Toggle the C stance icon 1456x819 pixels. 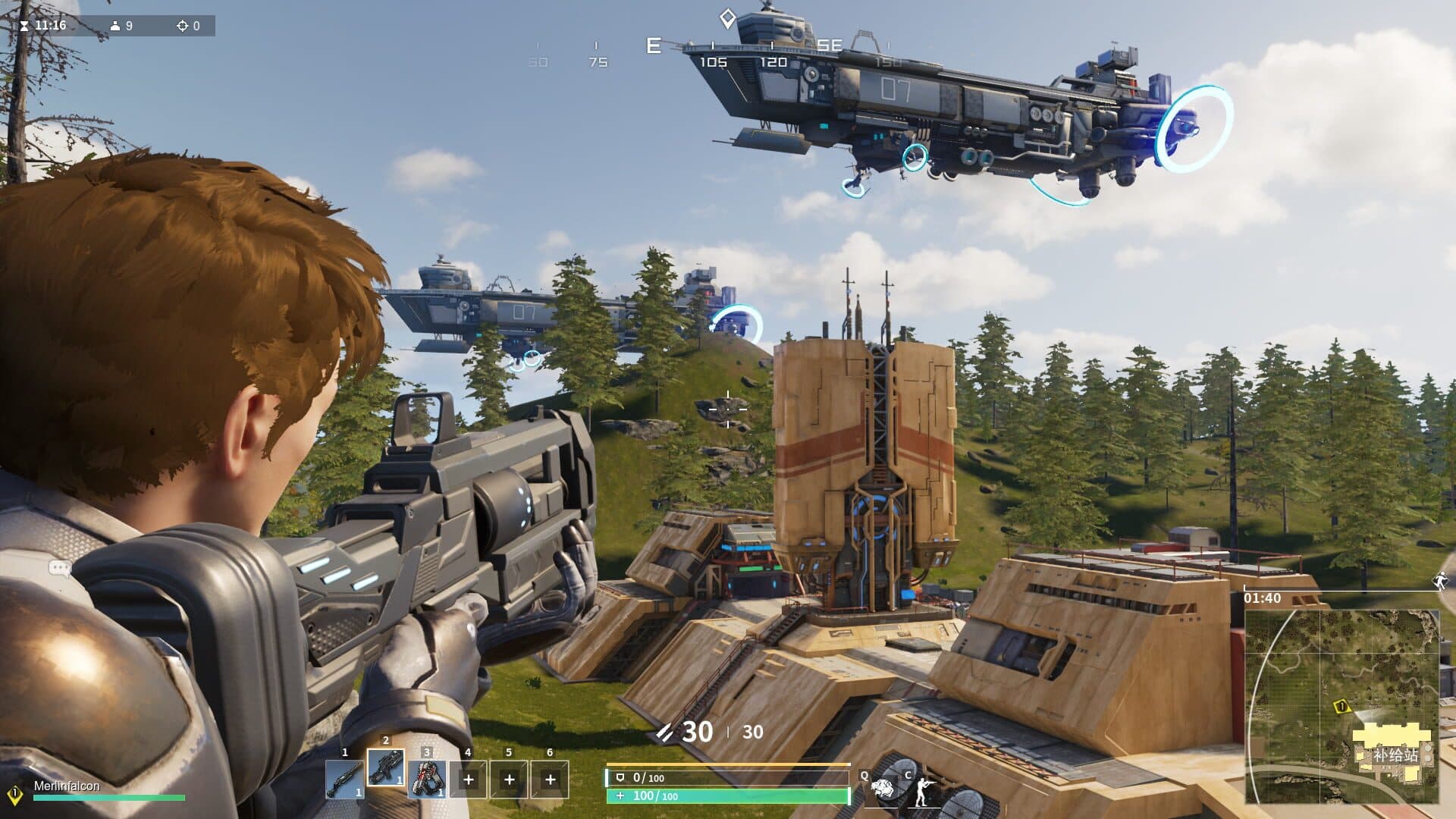tap(923, 792)
